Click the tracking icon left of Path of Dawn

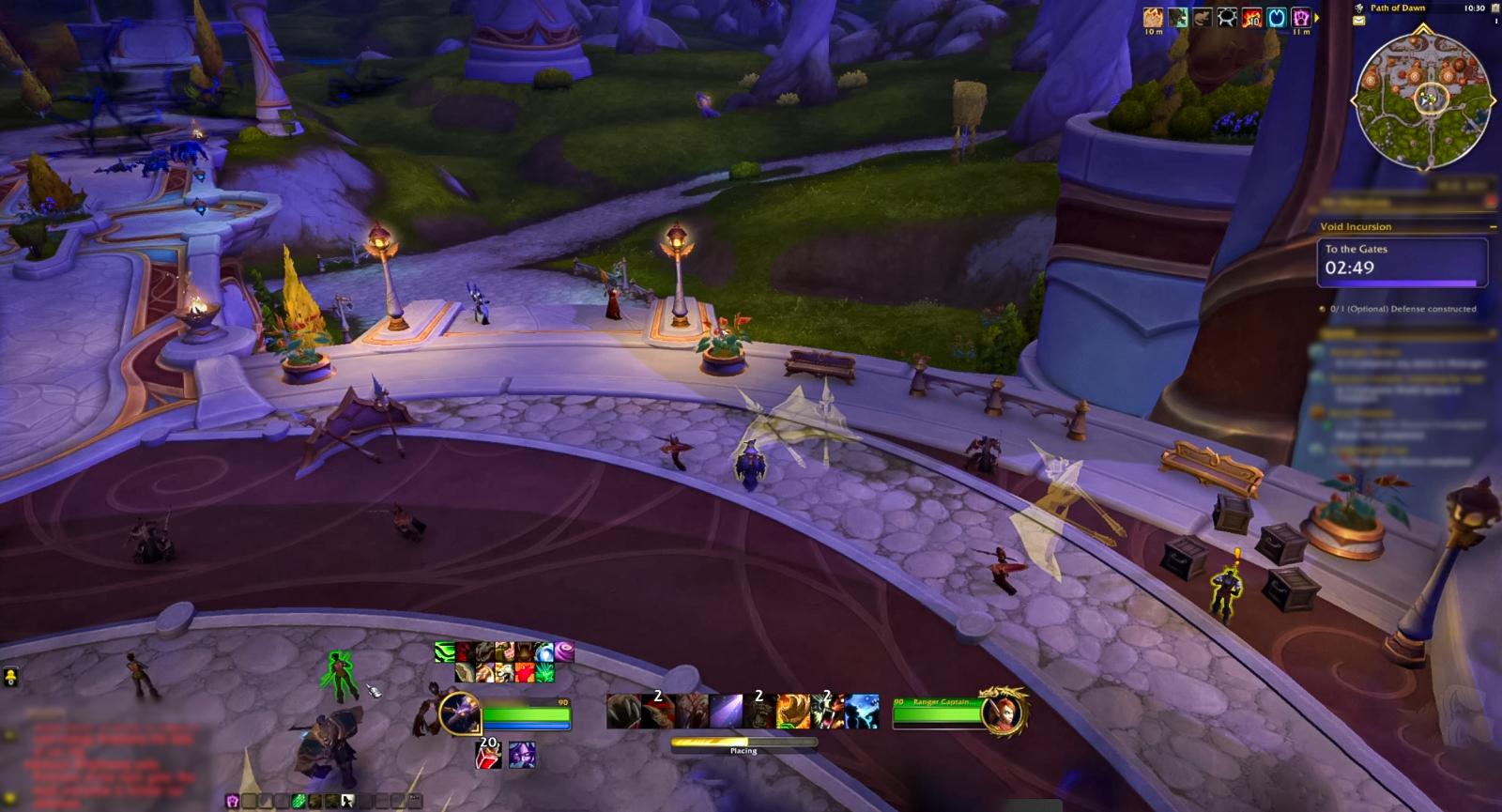[1359, 8]
